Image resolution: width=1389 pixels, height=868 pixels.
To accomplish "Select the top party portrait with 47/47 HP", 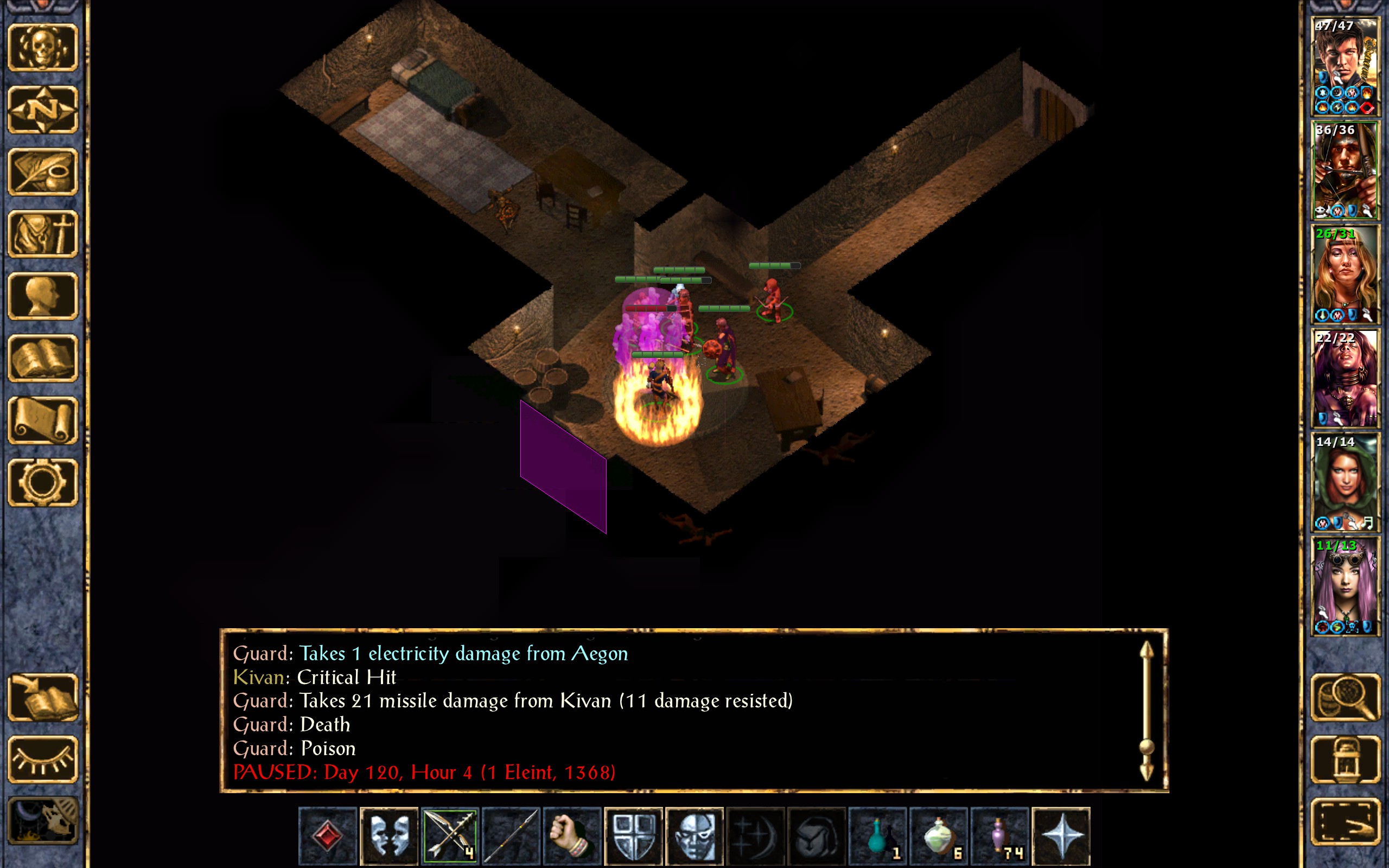I will 1345,66.
